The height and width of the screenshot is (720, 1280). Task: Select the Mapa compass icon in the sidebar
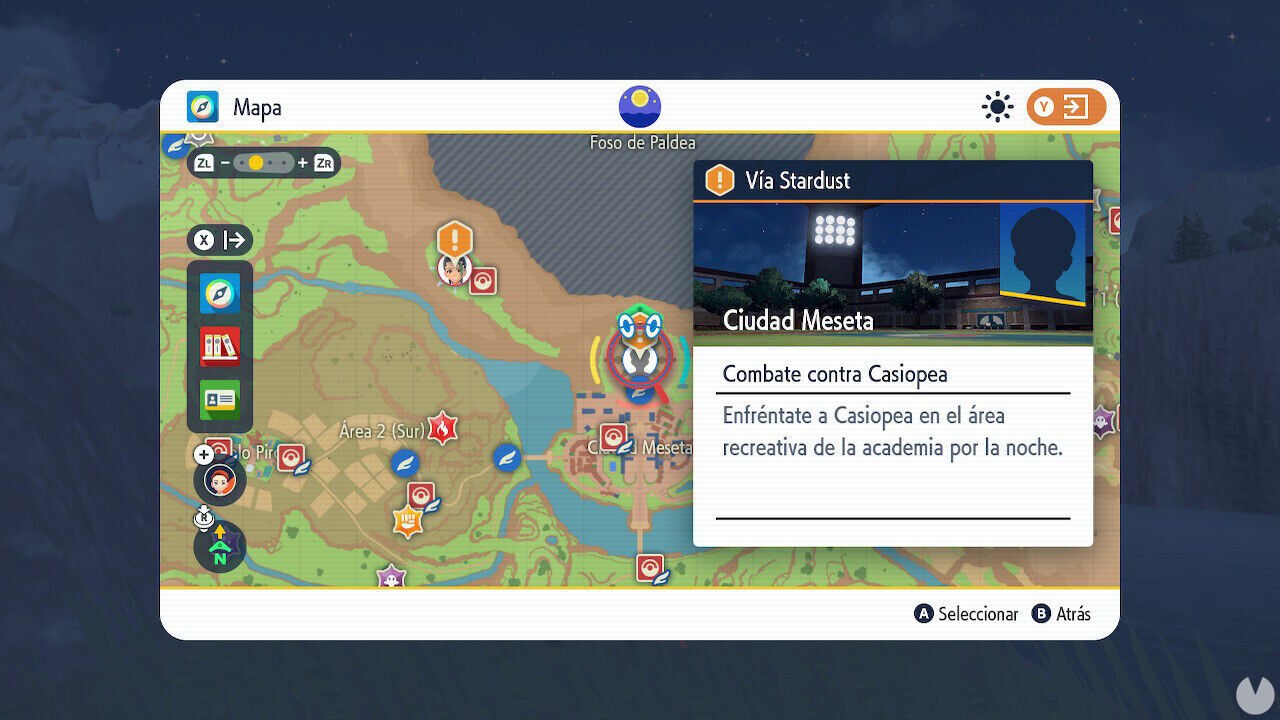219,292
